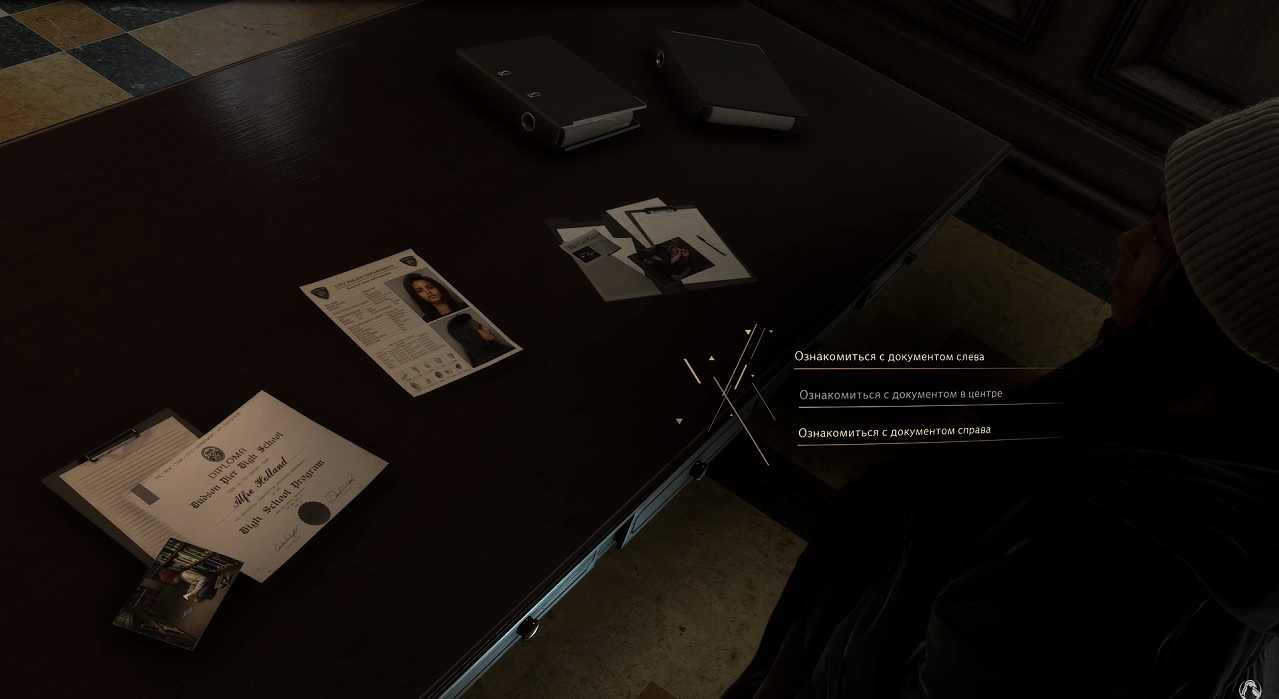Select "Ознакомиться с документом в центре" option

[x=900, y=394]
